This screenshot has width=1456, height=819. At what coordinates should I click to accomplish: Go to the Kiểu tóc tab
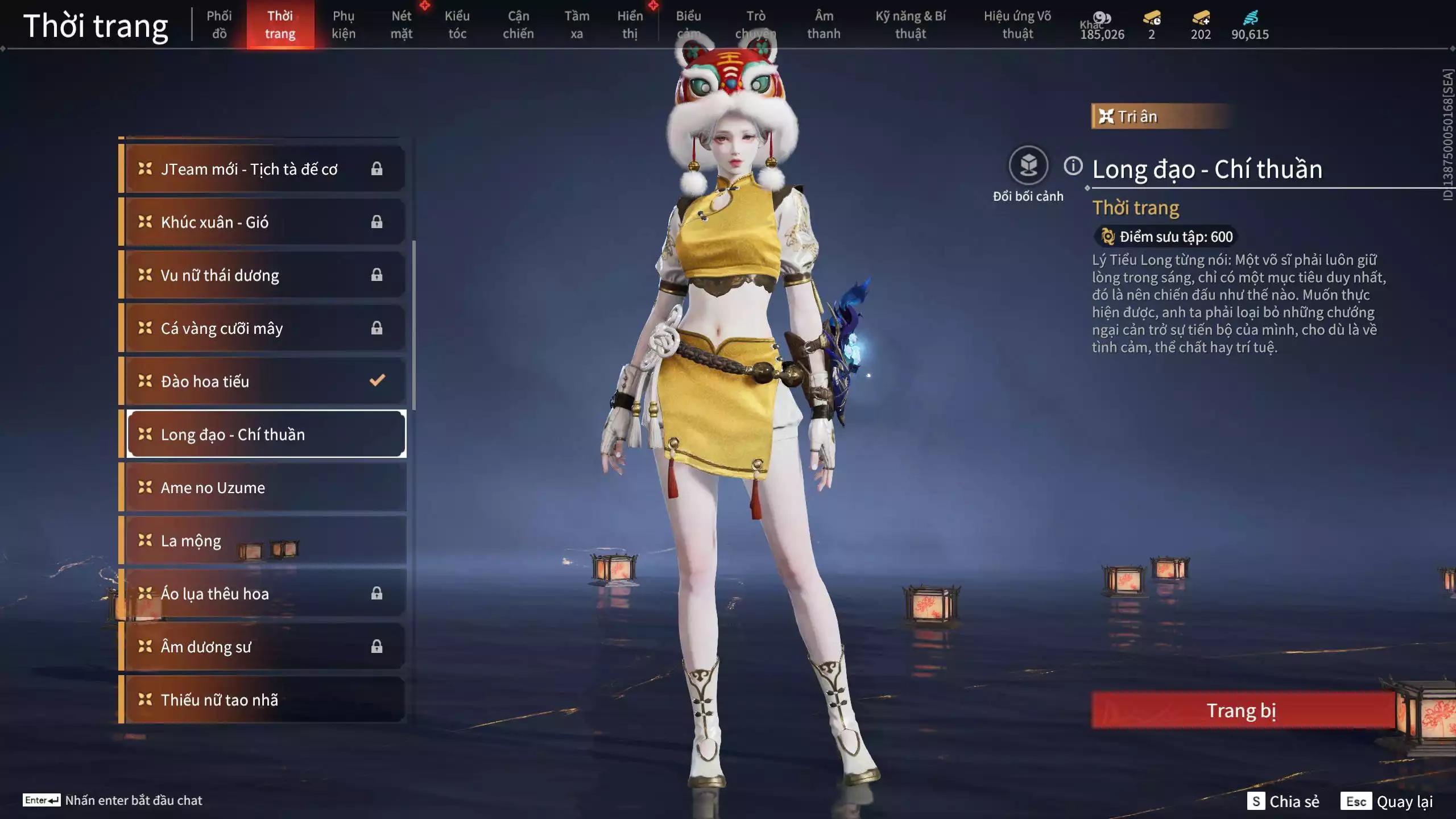[457, 25]
